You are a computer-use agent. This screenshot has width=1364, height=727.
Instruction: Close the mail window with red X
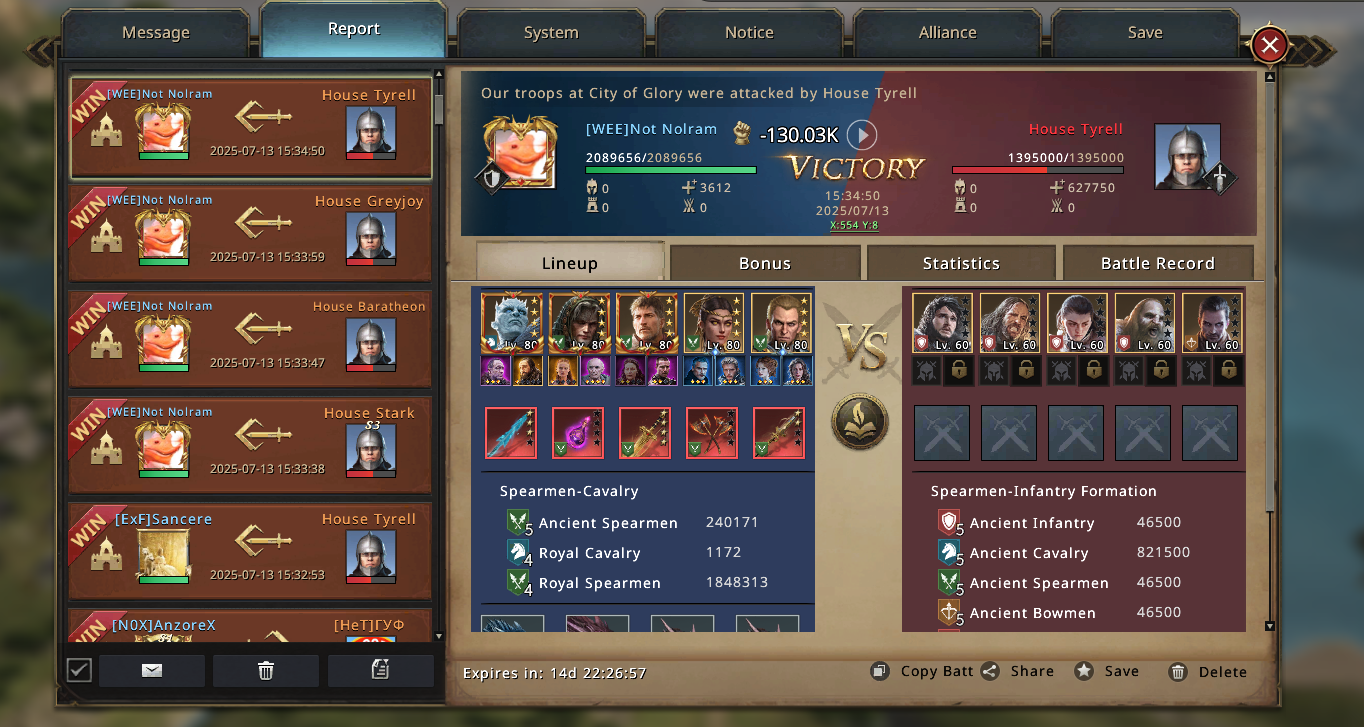point(1269,45)
